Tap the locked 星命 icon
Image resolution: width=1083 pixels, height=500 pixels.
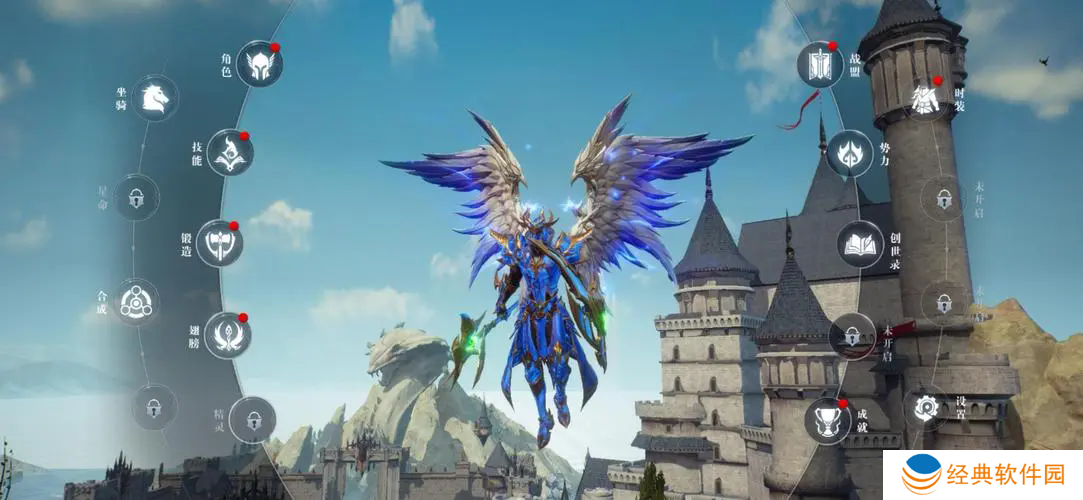click(136, 197)
